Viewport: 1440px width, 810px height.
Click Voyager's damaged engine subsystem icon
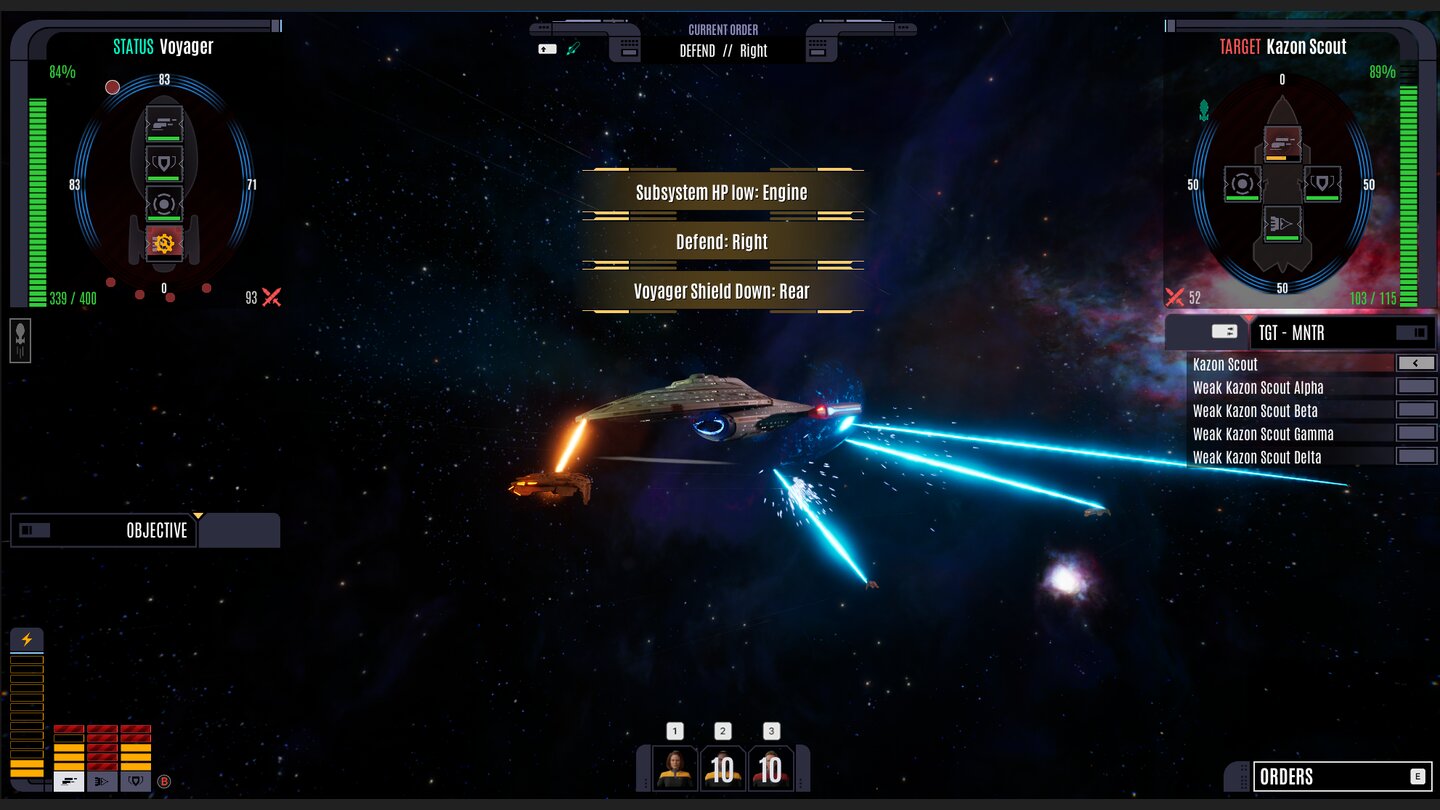pos(164,242)
